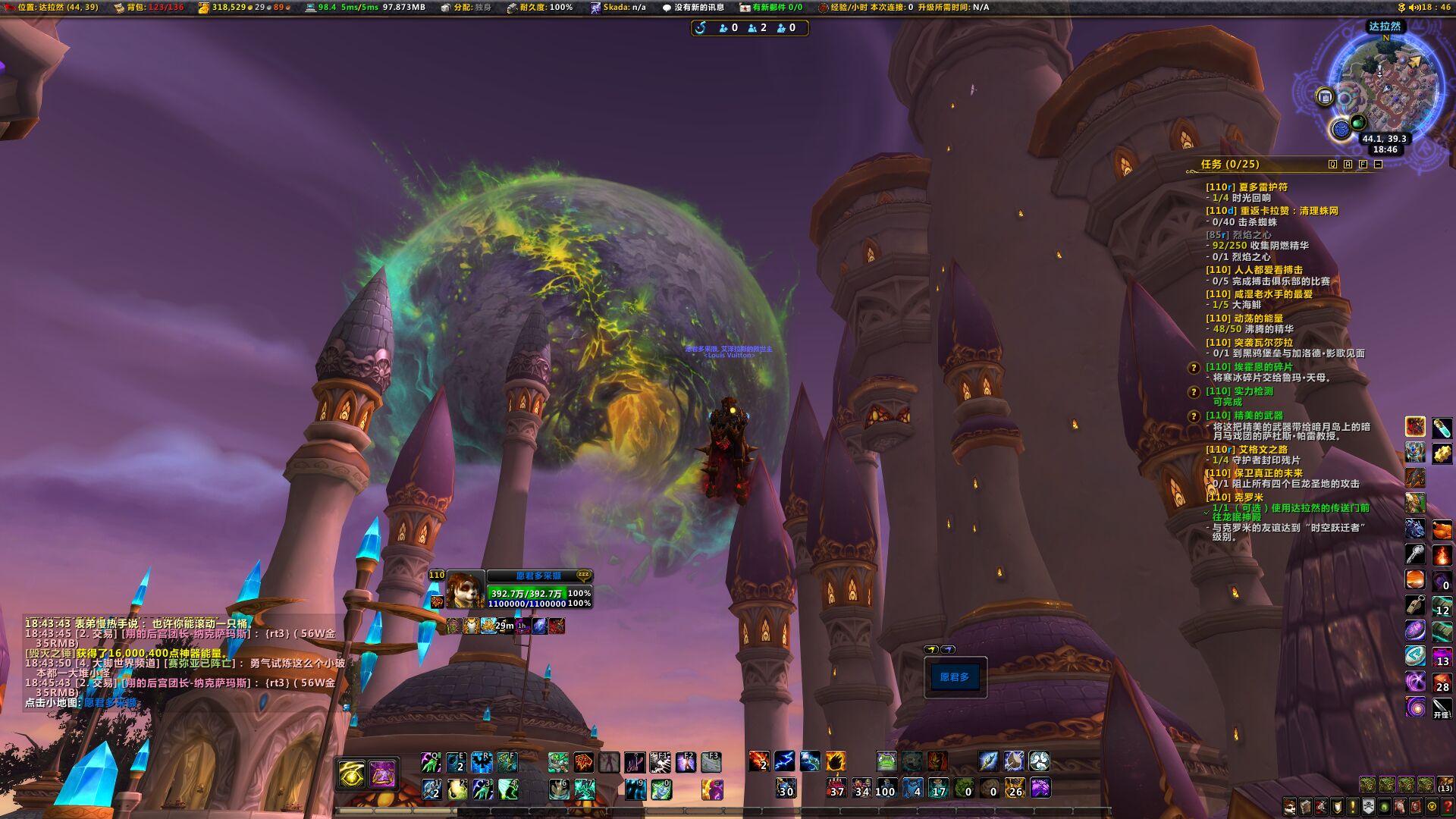This screenshot has height=819, width=1456.
Task: Activate the golden eye ability button
Action: [352, 774]
